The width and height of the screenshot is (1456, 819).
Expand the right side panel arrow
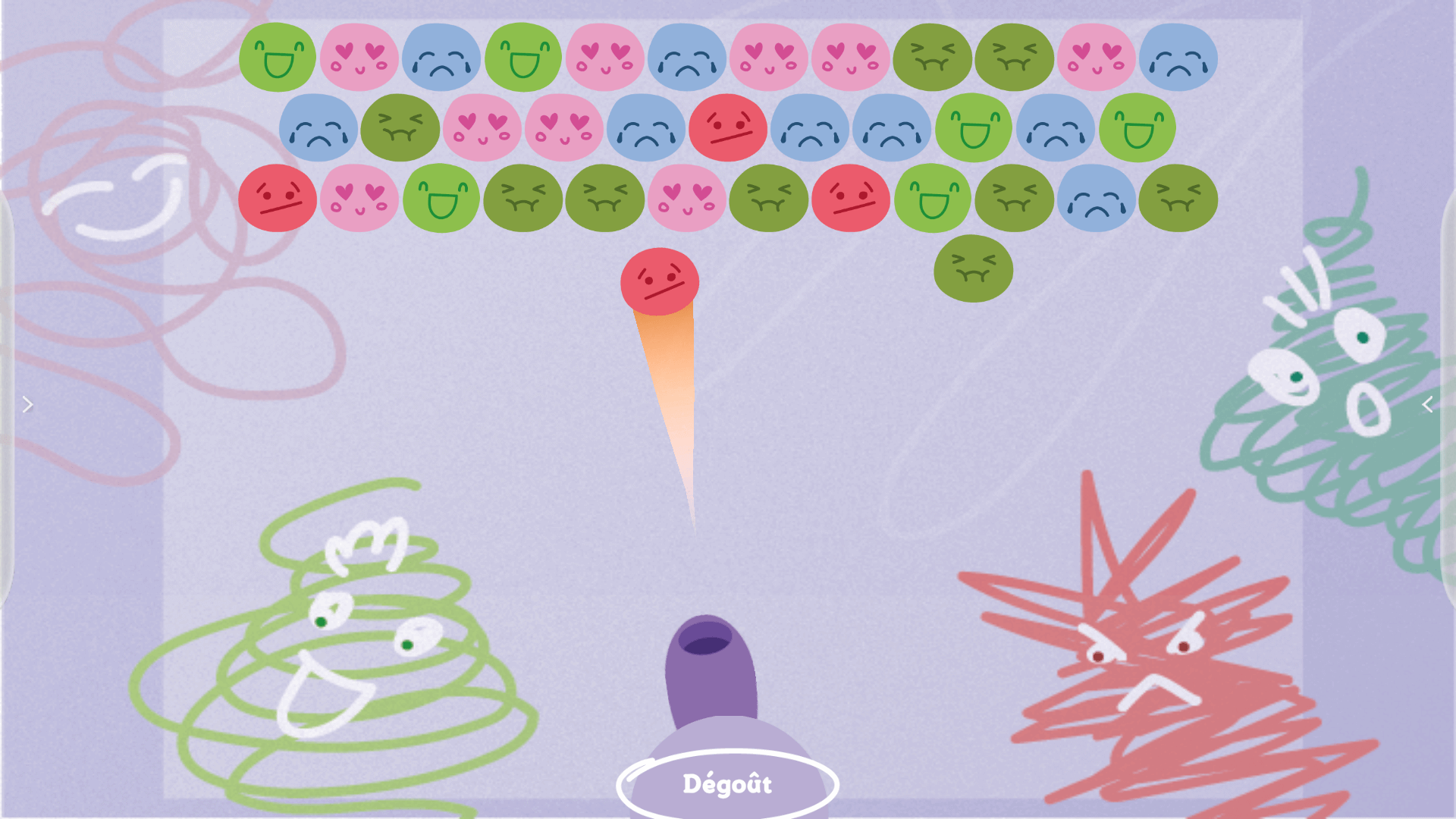tap(1427, 405)
